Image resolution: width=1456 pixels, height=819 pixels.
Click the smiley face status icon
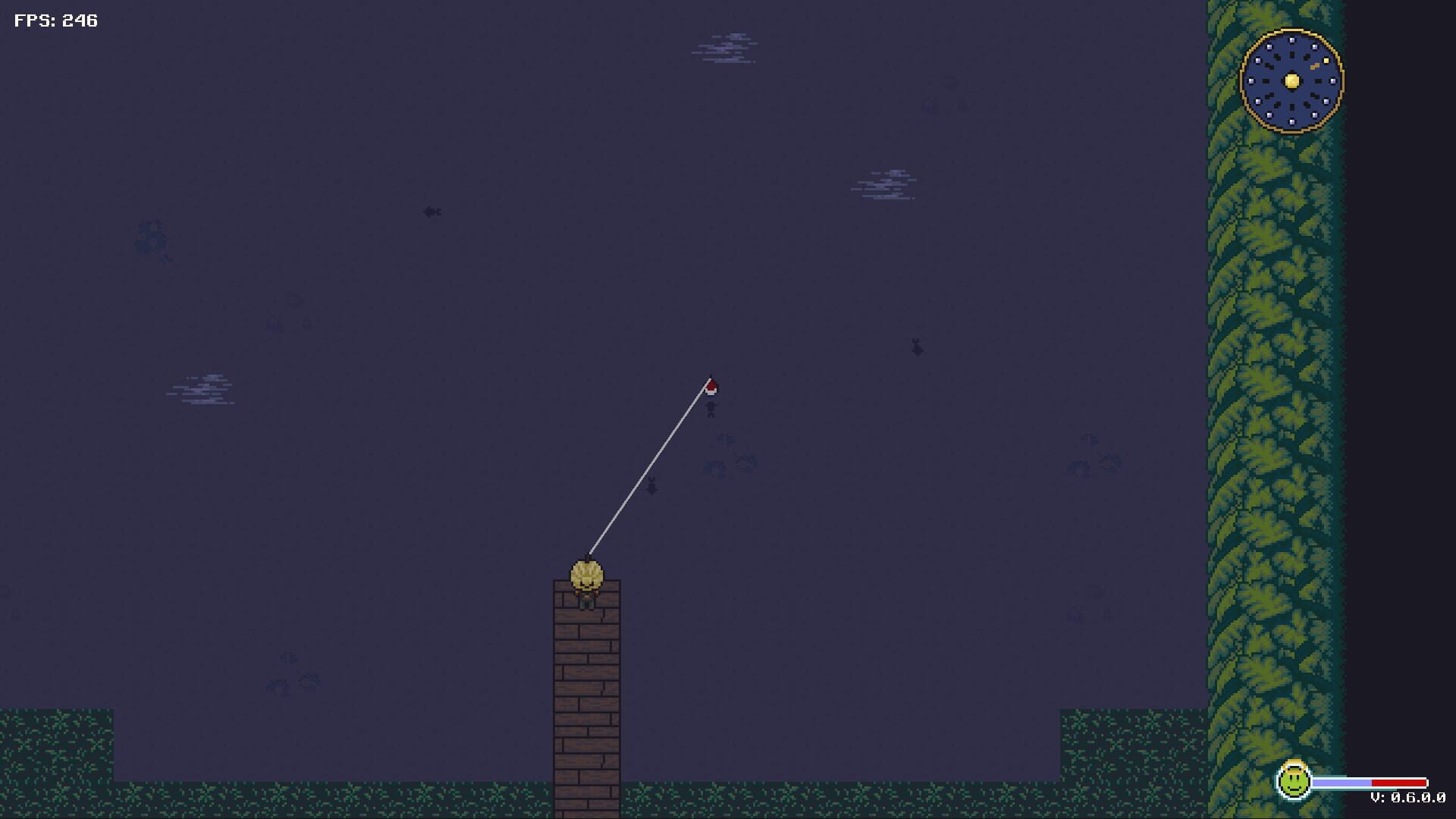click(x=1293, y=783)
